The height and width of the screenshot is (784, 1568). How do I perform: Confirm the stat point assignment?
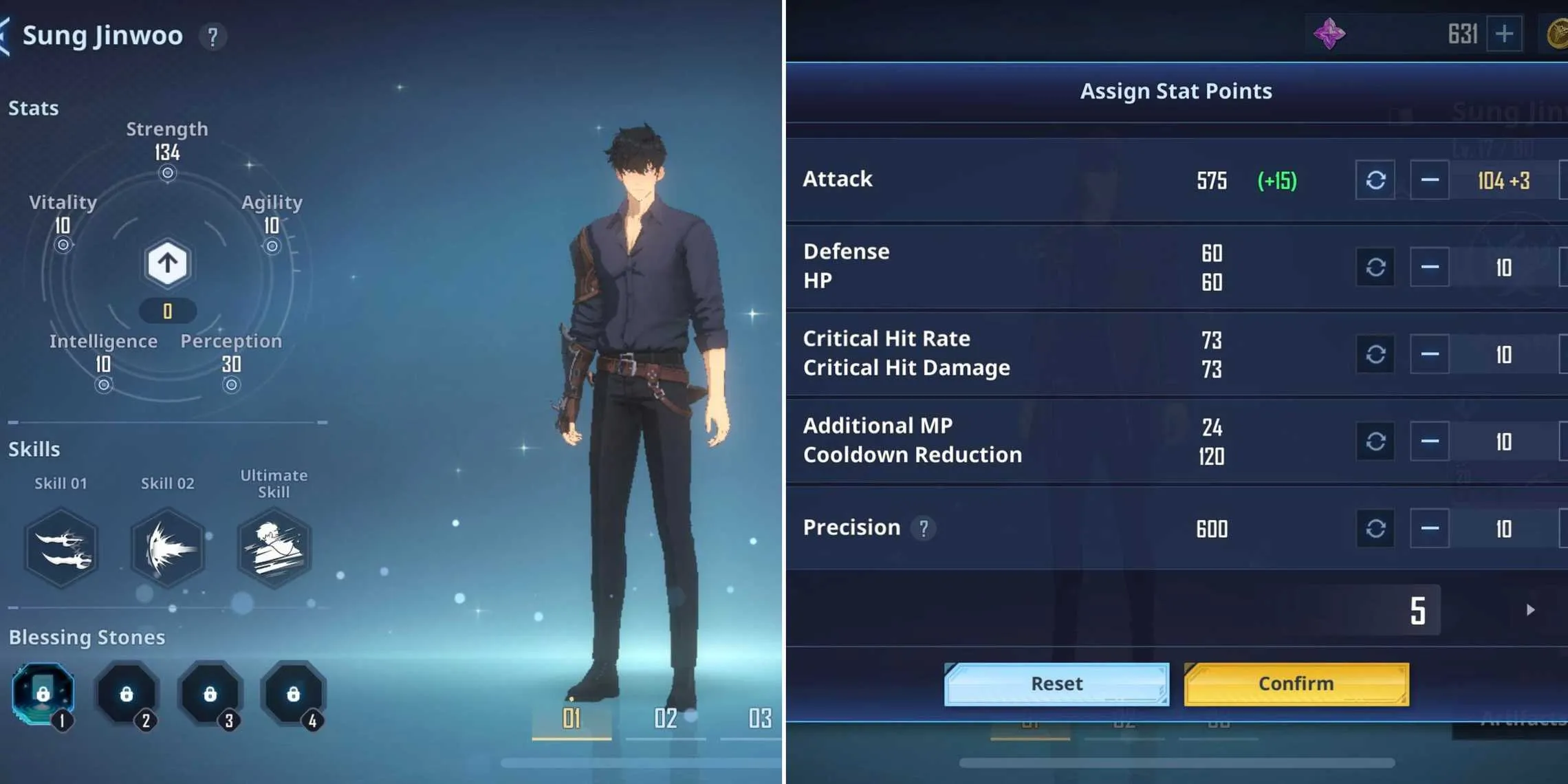[x=1296, y=683]
